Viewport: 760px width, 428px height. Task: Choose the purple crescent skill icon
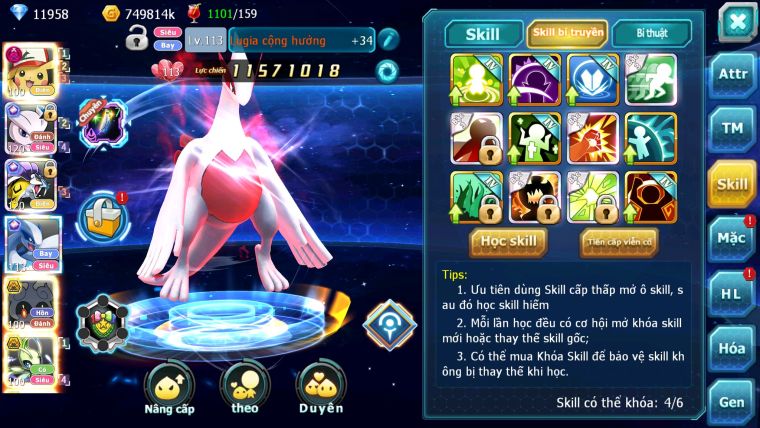point(535,80)
